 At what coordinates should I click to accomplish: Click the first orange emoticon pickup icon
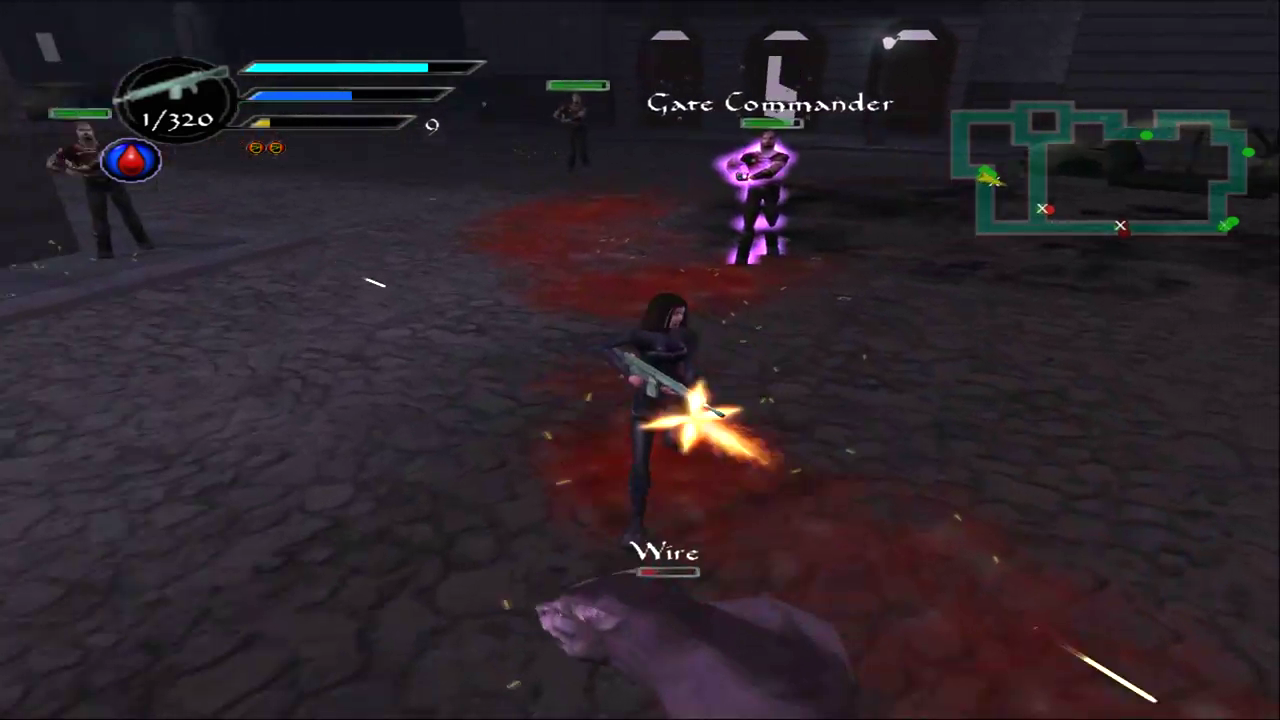pos(255,148)
